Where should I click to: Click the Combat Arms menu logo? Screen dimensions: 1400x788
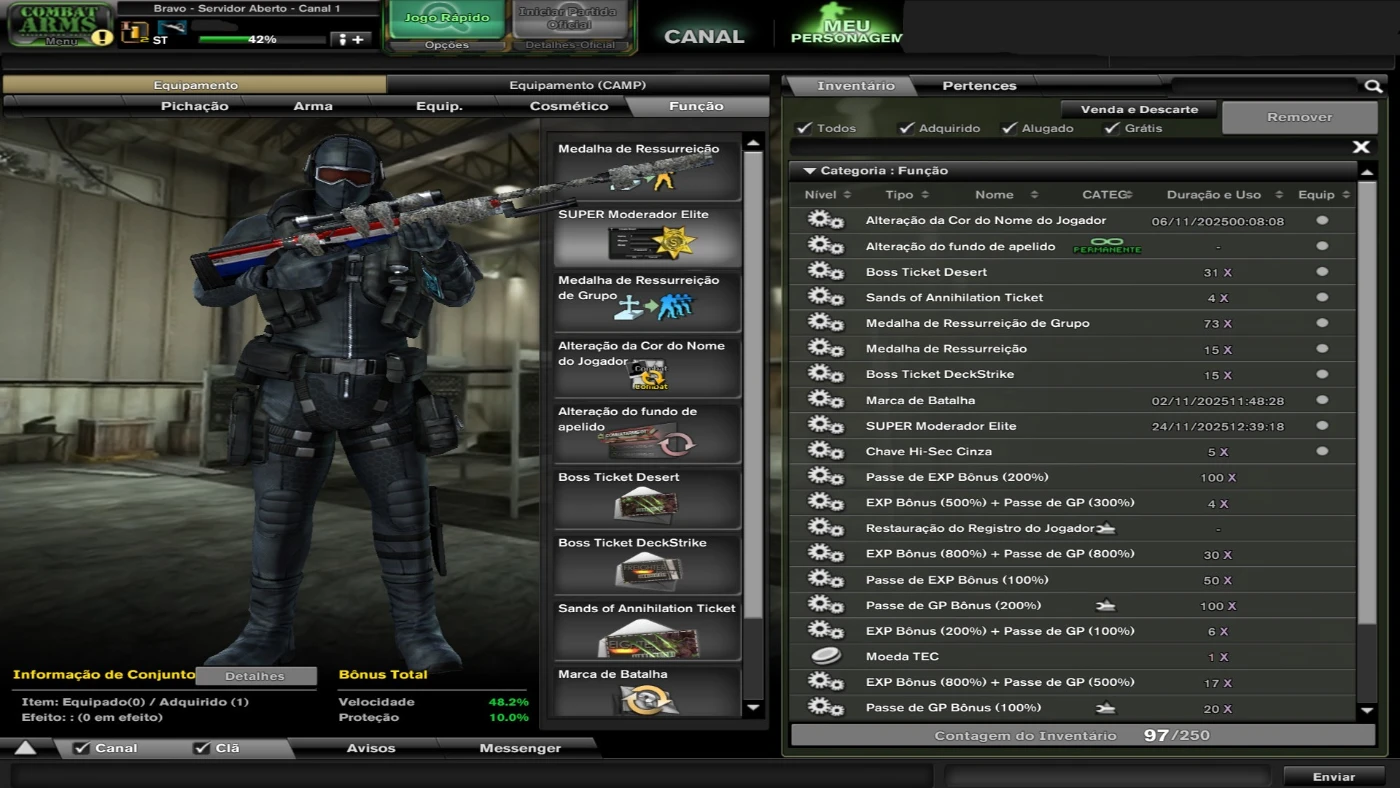(x=58, y=20)
